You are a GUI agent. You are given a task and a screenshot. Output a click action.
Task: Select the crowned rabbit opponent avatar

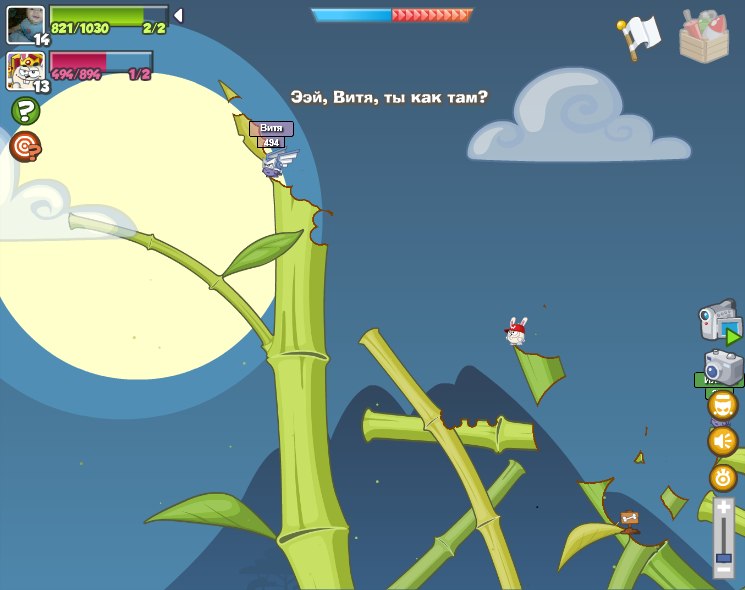click(x=25, y=71)
